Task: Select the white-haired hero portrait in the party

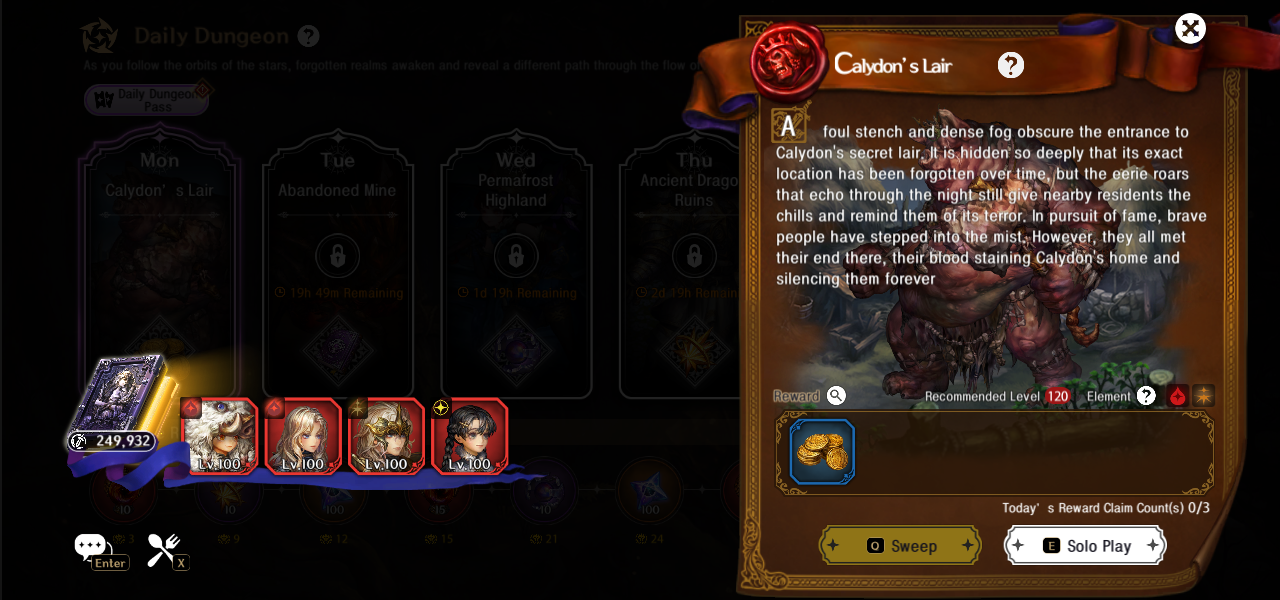Action: [x=221, y=436]
